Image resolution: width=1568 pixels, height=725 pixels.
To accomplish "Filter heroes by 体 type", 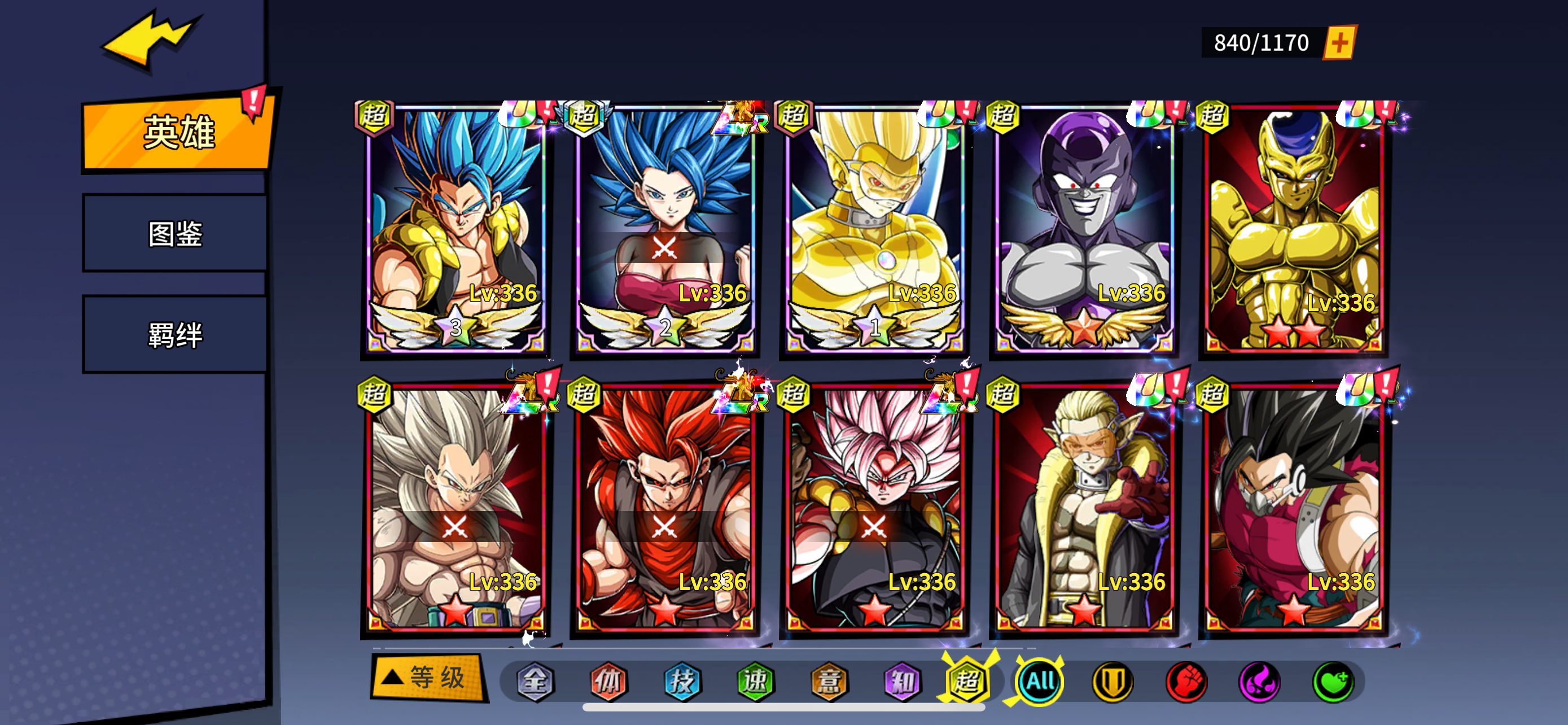I will pos(608,681).
